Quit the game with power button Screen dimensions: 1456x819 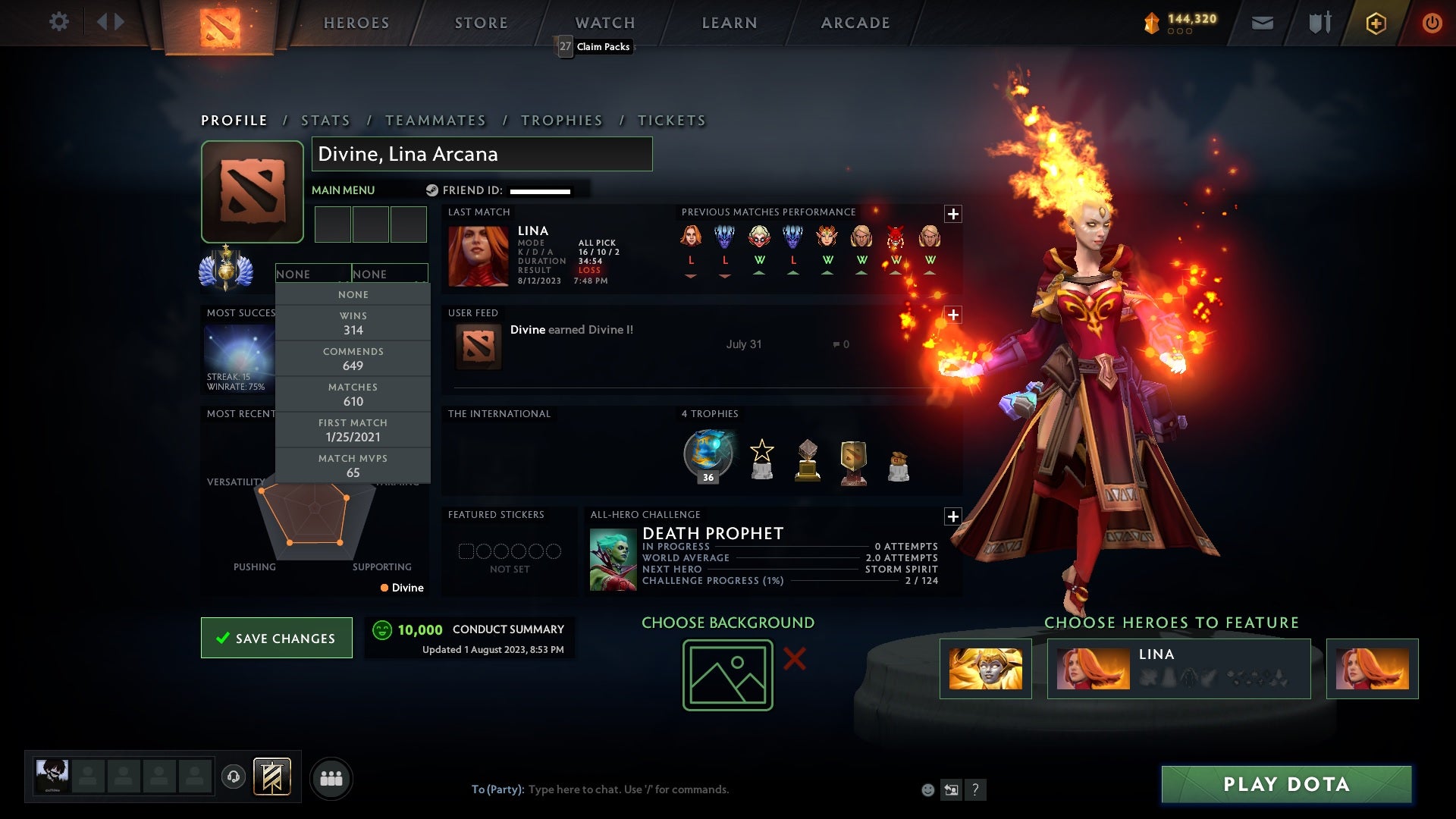pos(1432,23)
